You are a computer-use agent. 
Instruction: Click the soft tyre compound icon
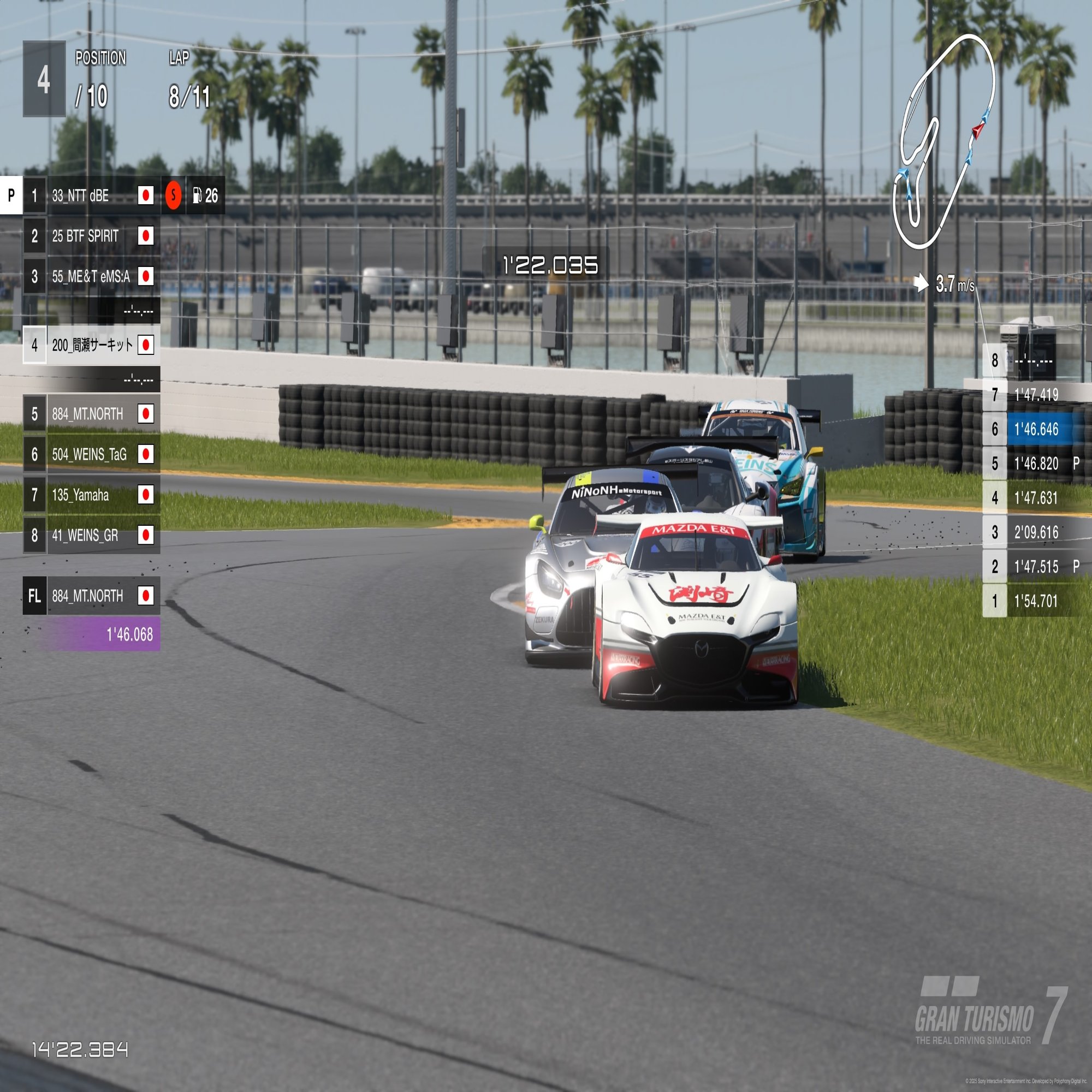click(x=174, y=195)
